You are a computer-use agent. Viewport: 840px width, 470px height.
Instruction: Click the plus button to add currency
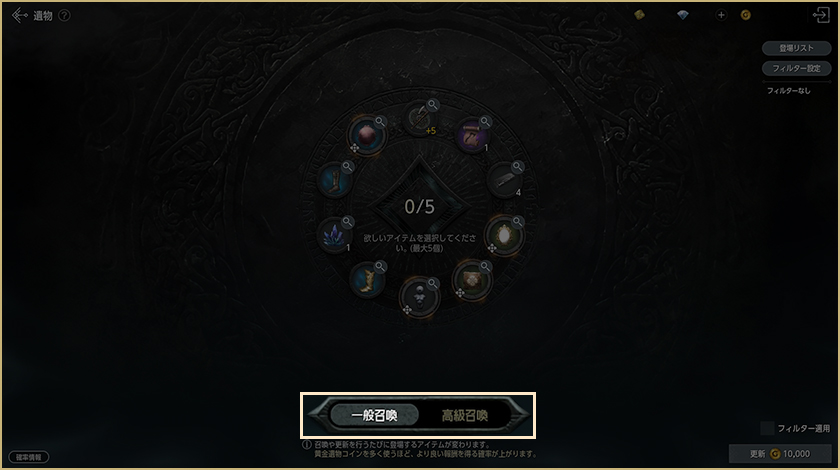pyautogui.click(x=721, y=16)
